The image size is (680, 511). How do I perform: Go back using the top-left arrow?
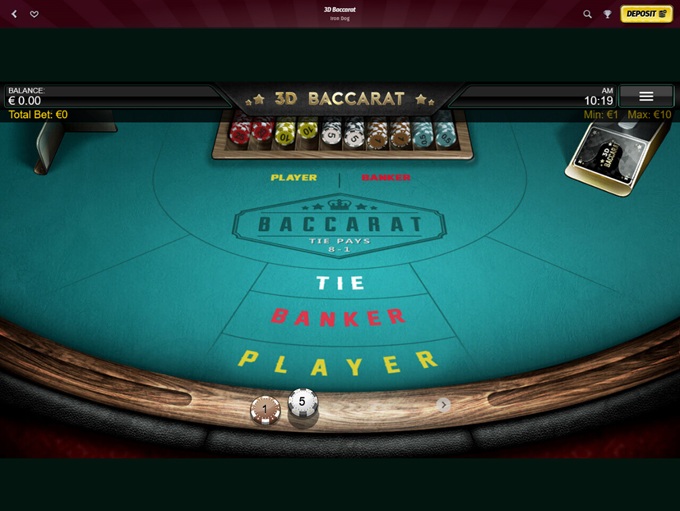coord(14,14)
